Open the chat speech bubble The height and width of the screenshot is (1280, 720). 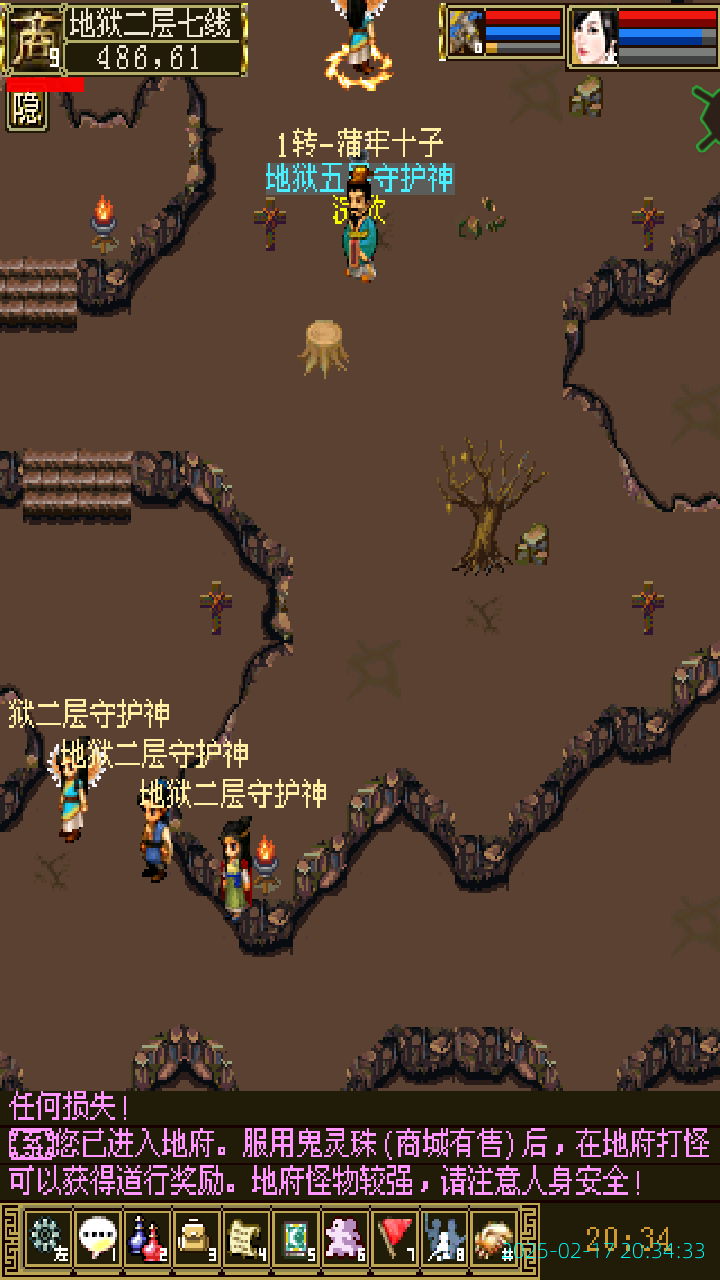tap(97, 1238)
